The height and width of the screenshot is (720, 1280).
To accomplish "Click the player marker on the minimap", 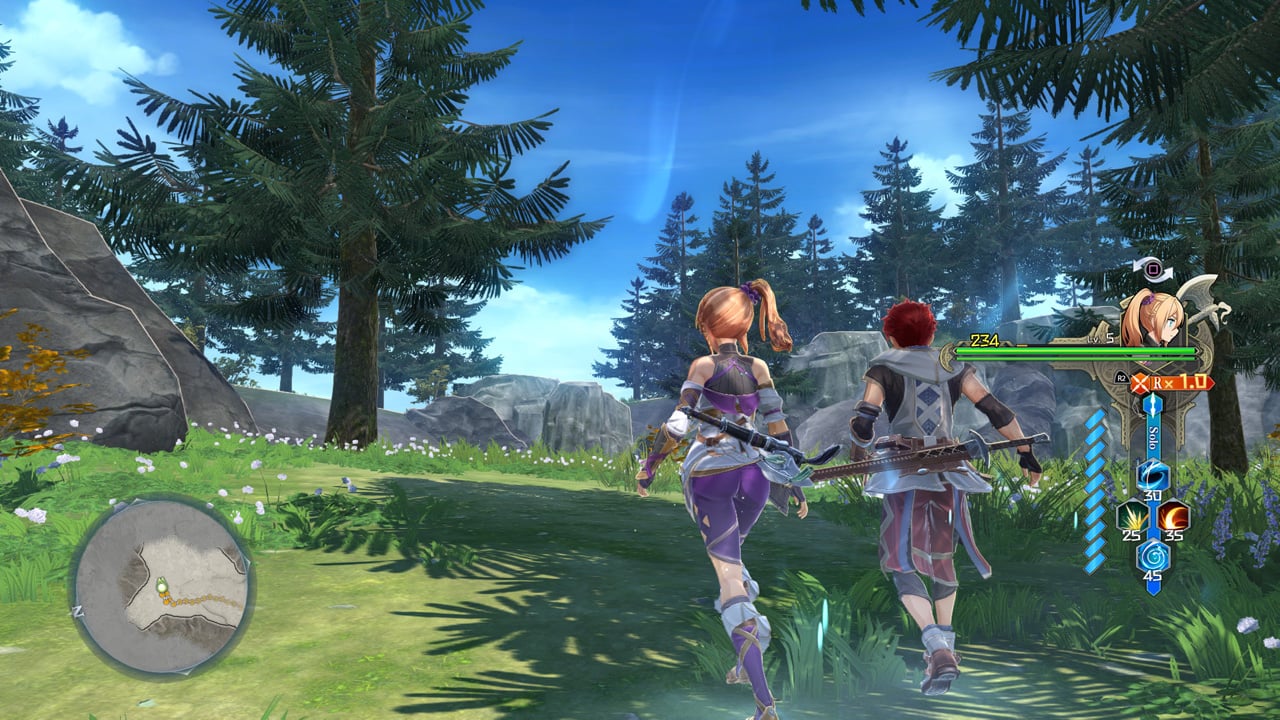I will point(160,588).
